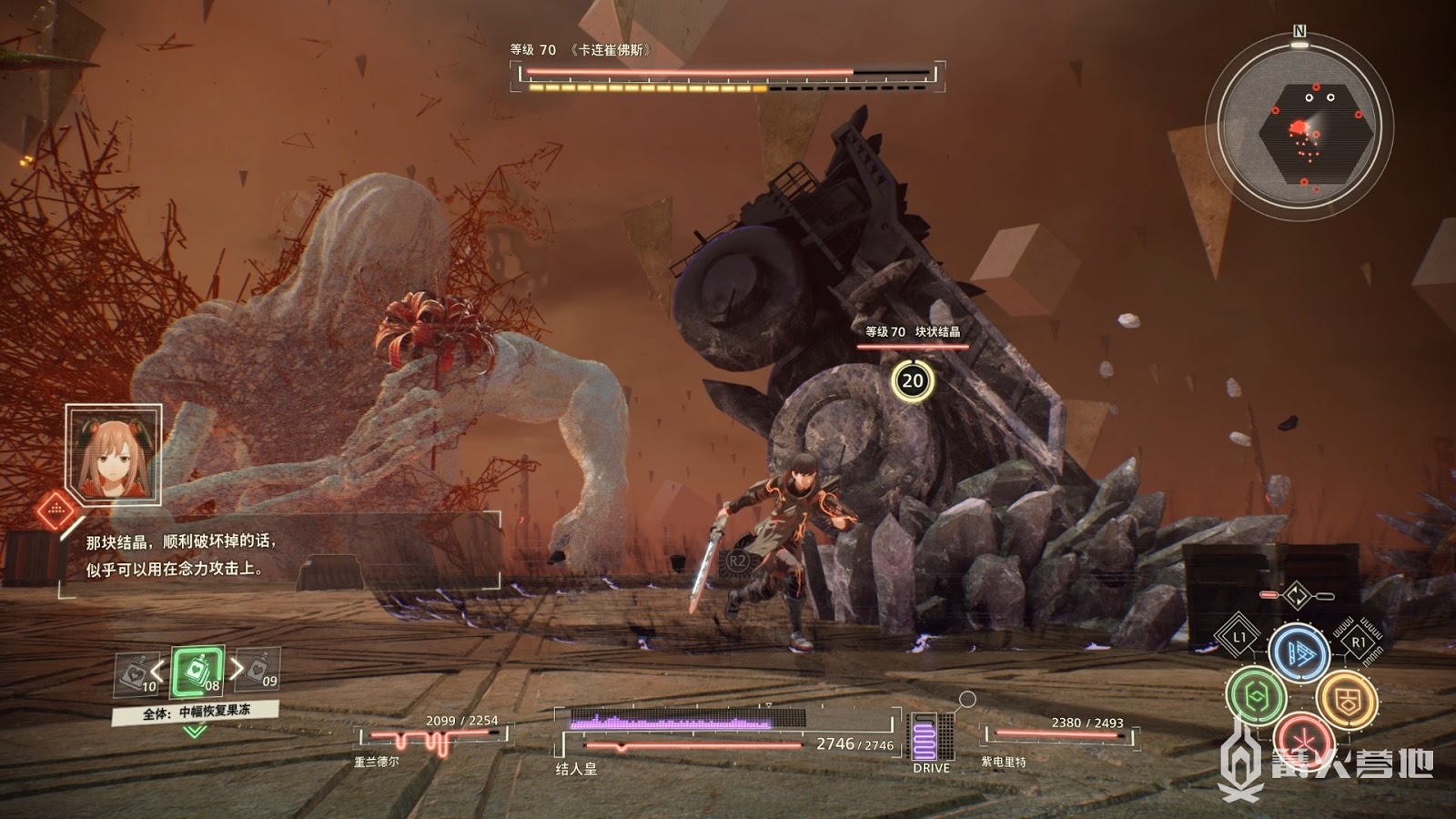Activate the yellow SAS ability icon

click(1346, 699)
